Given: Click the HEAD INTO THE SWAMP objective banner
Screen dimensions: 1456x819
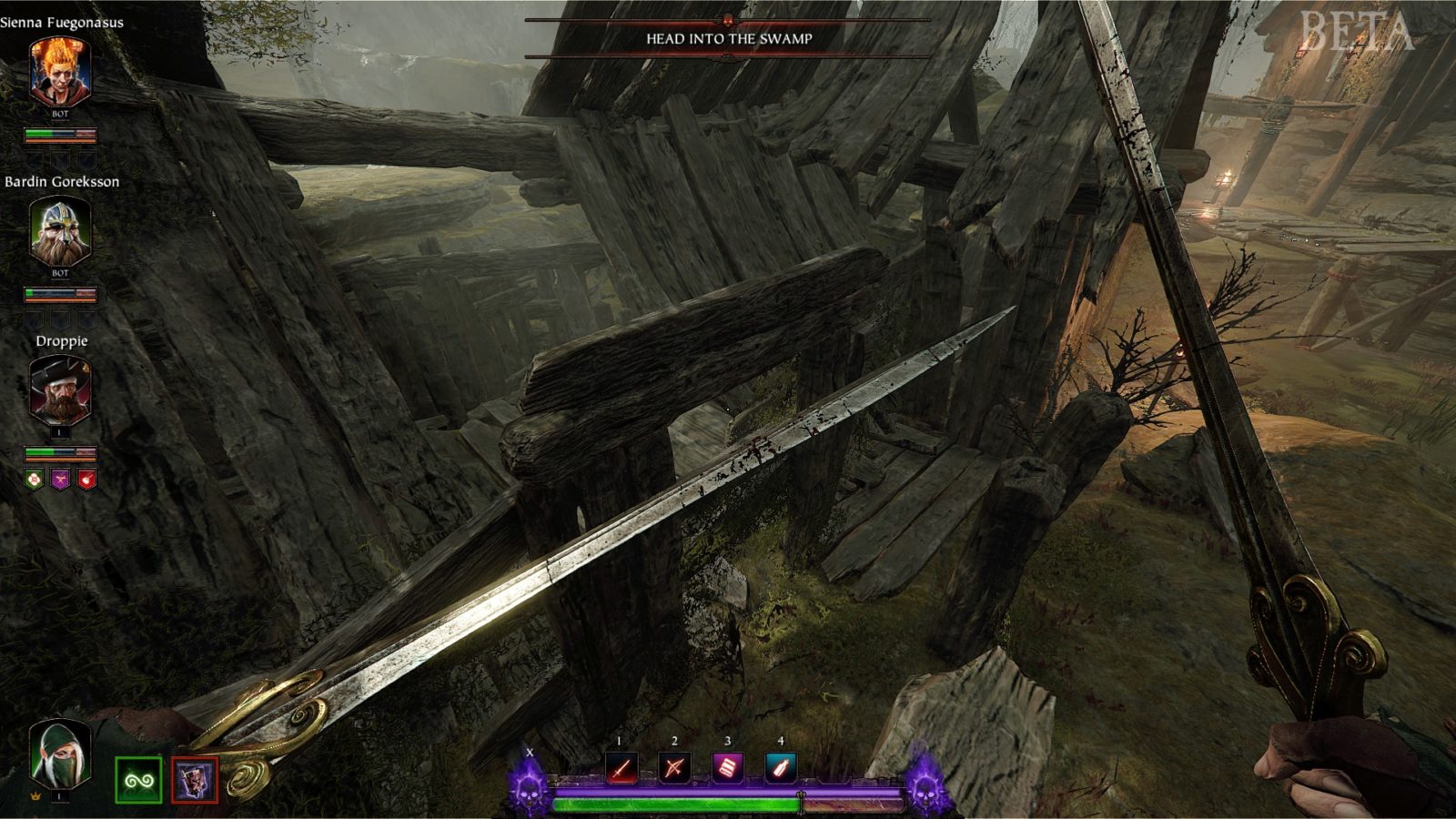Looking at the screenshot, I should coord(728,39).
